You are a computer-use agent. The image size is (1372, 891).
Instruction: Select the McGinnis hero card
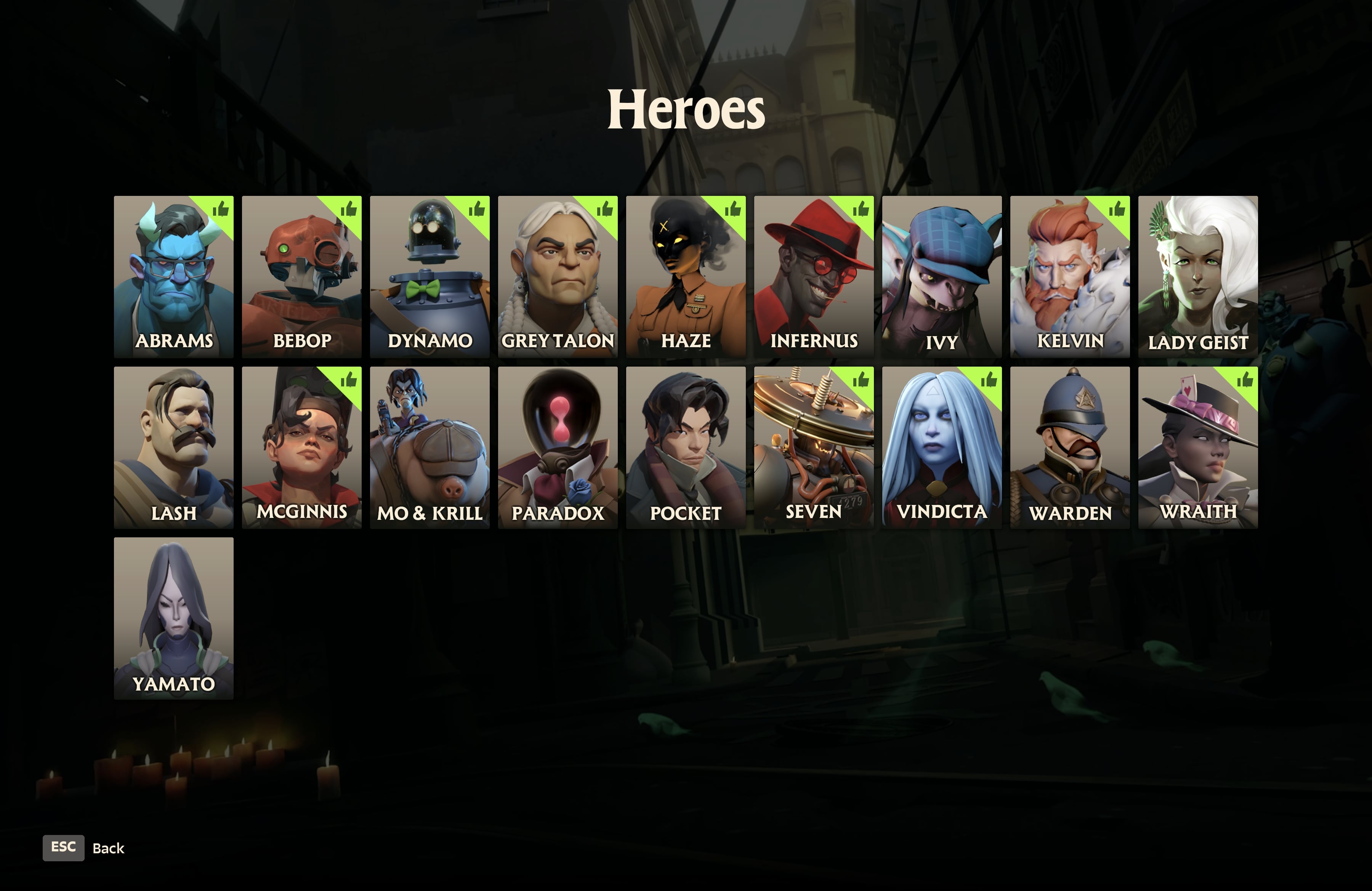(x=301, y=447)
